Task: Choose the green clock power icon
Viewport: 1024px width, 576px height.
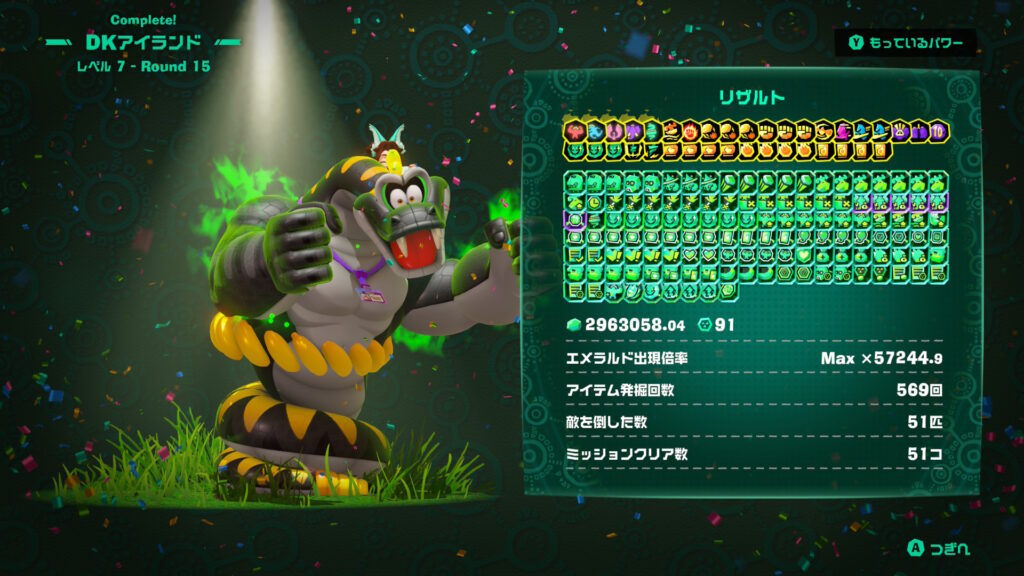Action: 594,201
